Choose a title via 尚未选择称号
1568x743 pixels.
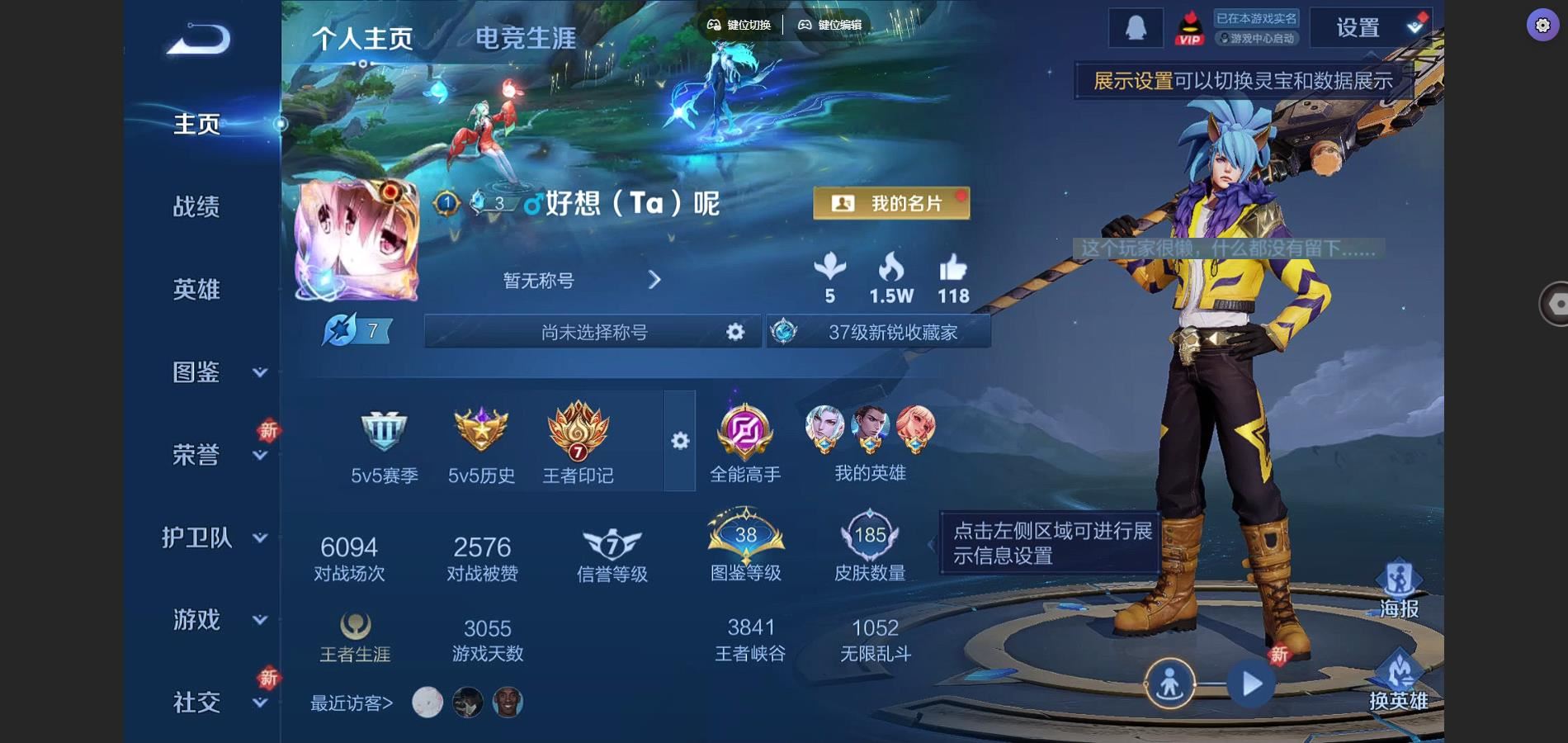pos(594,332)
